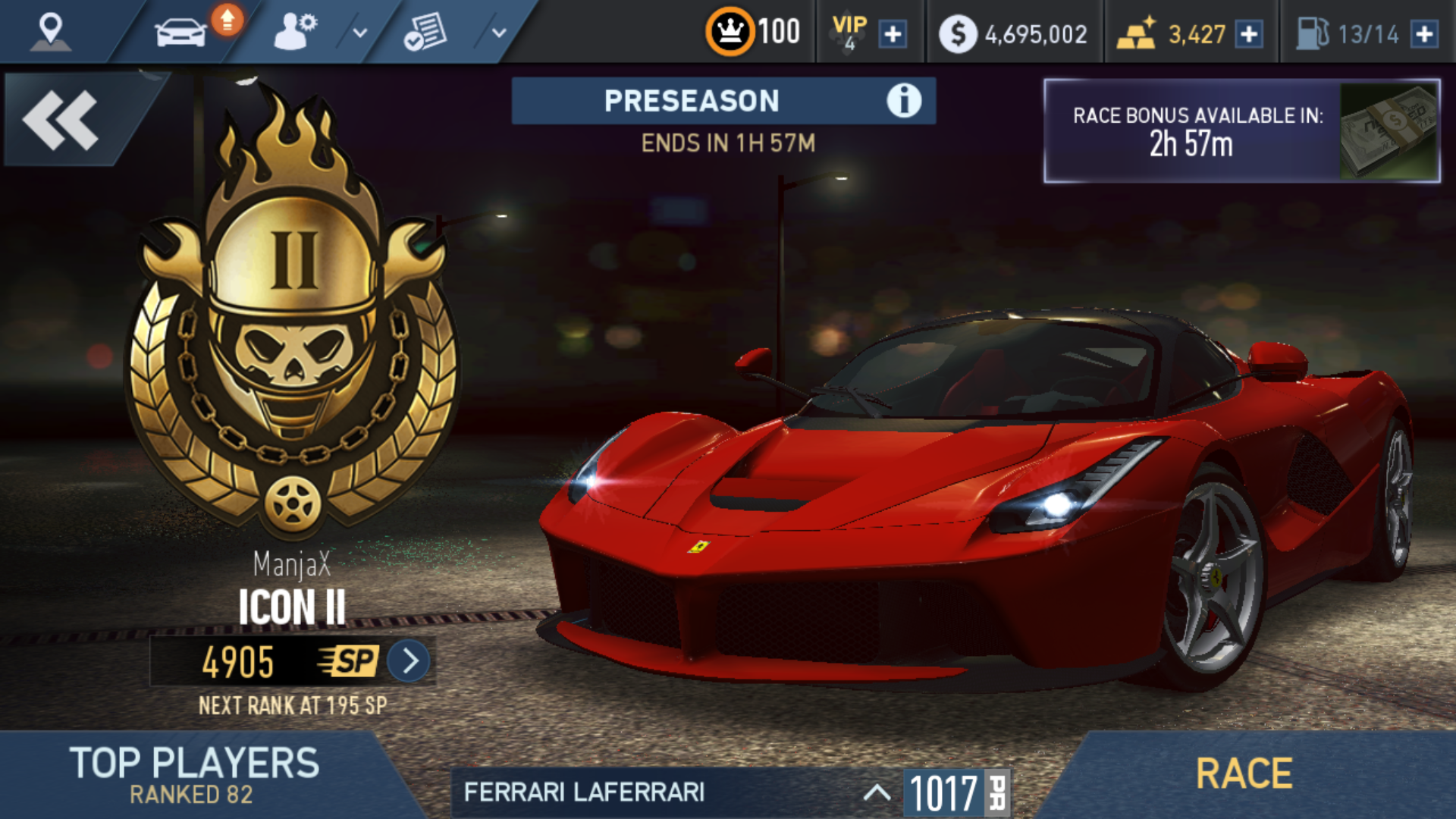Add more VIP points
This screenshot has height=819, width=1456.
[893, 34]
